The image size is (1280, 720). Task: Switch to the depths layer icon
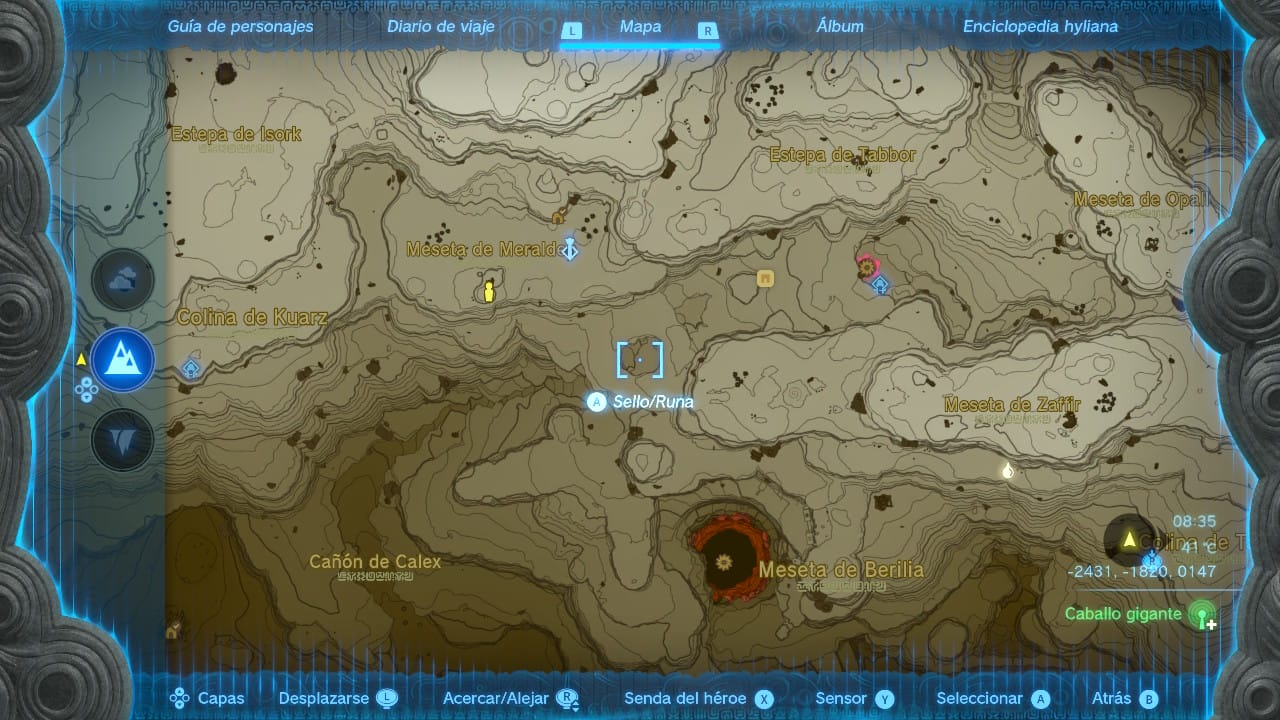[x=123, y=439]
